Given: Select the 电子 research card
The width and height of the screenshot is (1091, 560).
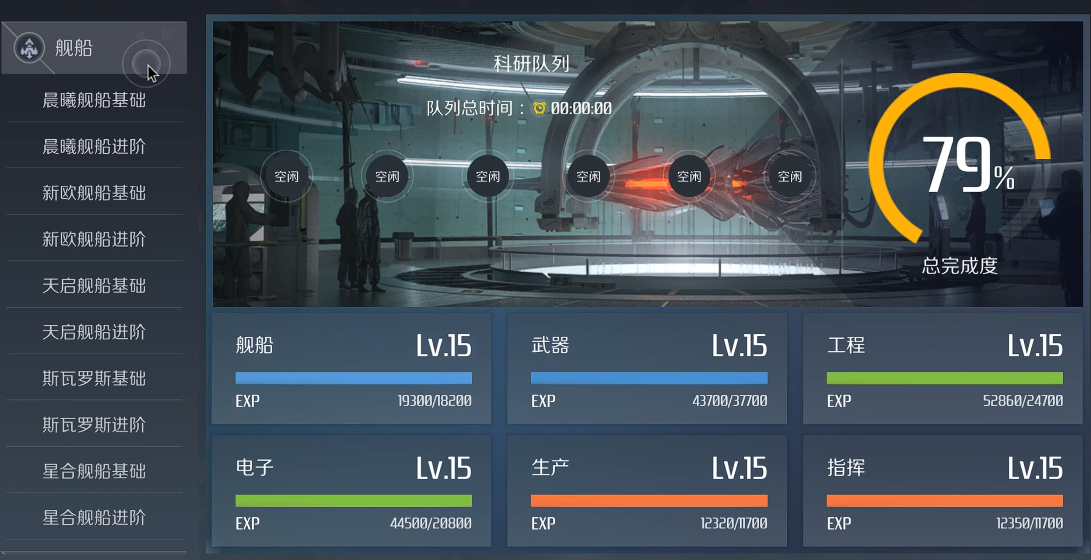Looking at the screenshot, I should pos(353,491).
